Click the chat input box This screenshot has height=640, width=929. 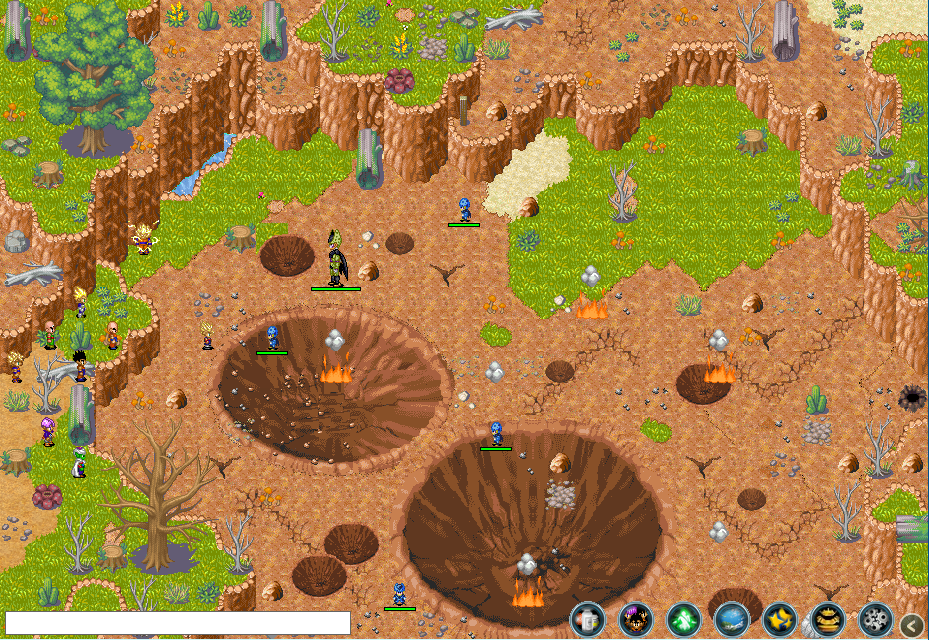[x=178, y=623]
